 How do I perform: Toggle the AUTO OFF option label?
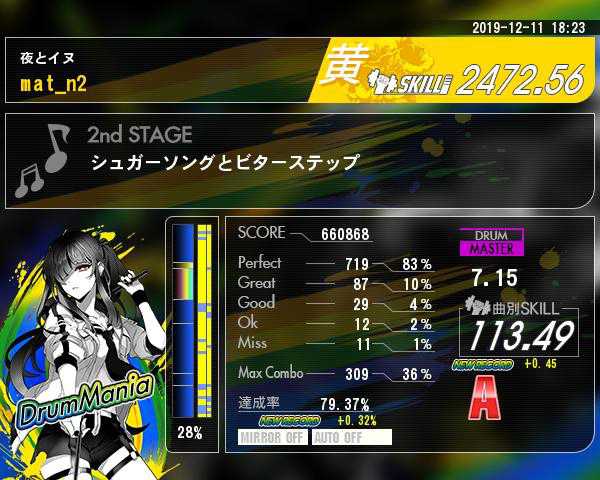coord(350,437)
